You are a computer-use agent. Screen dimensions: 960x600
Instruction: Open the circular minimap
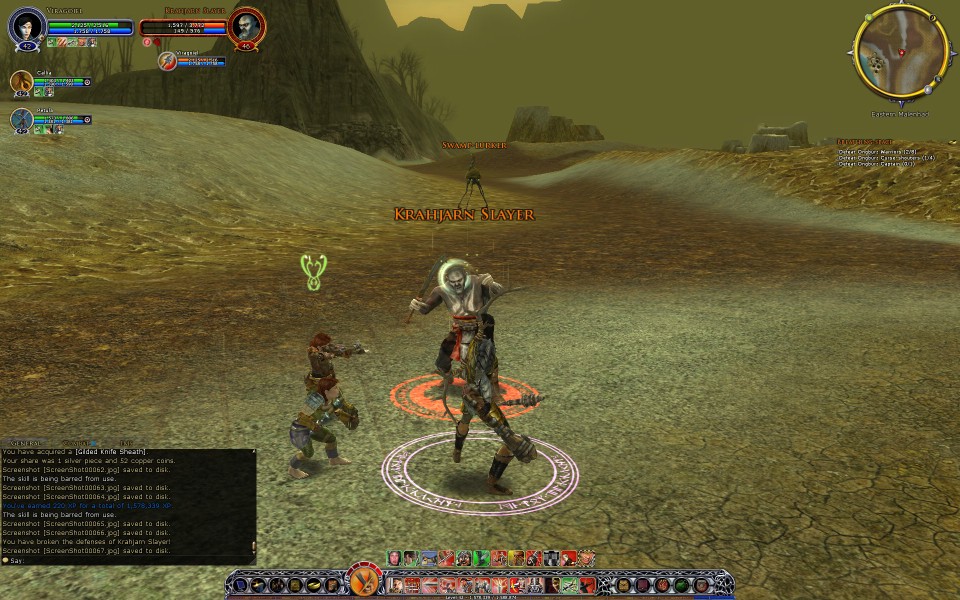pyautogui.click(x=900, y=54)
